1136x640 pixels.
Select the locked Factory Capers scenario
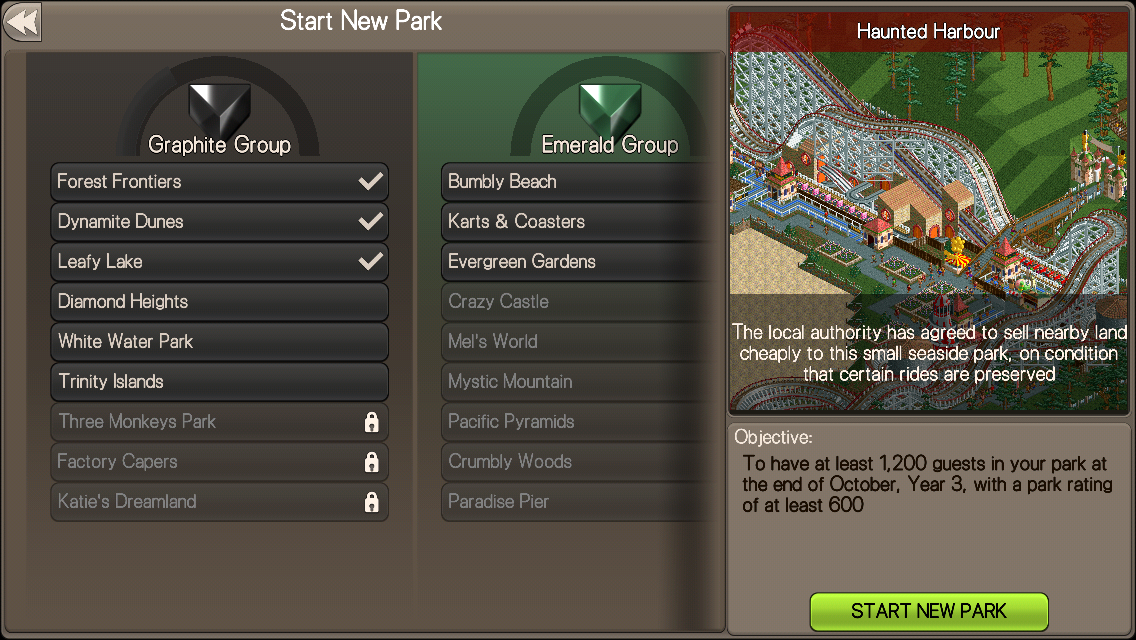pyautogui.click(x=219, y=462)
